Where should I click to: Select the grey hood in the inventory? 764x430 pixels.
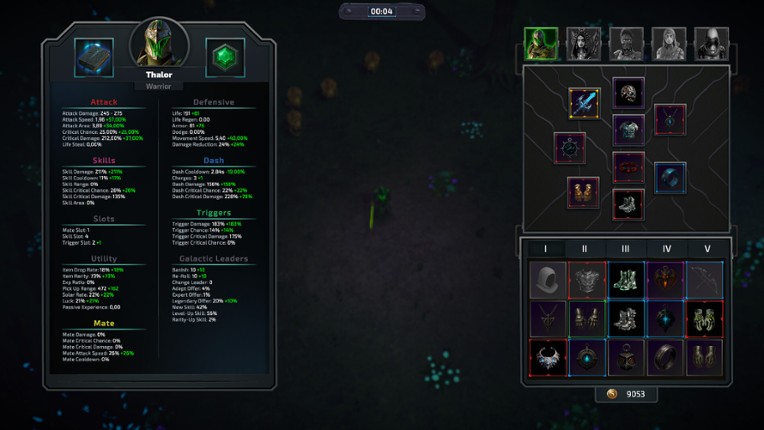[548, 281]
